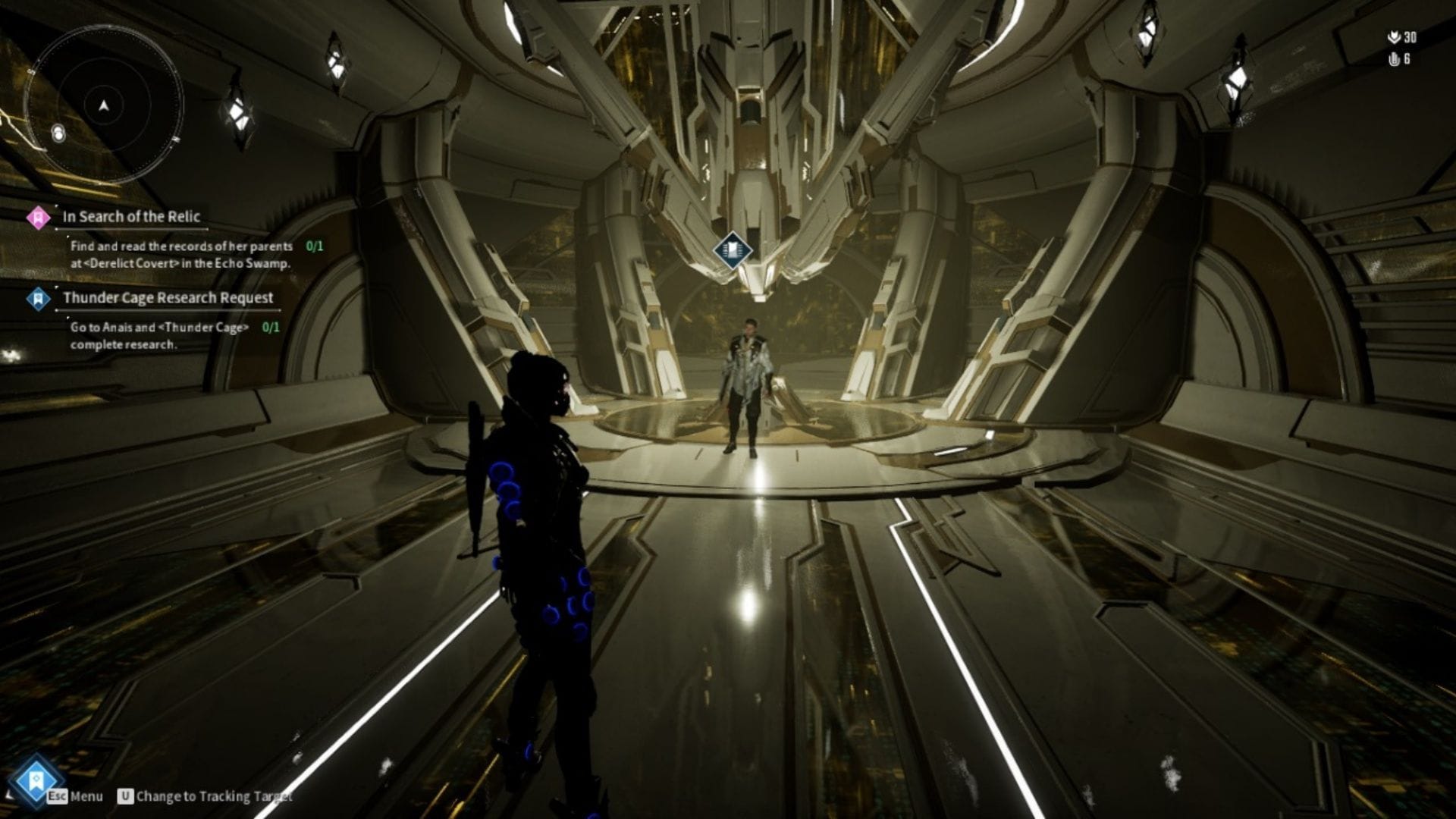Click the blue 'Thunder Cage Research Request' quest icon
The image size is (1456, 819).
pyautogui.click(x=36, y=299)
